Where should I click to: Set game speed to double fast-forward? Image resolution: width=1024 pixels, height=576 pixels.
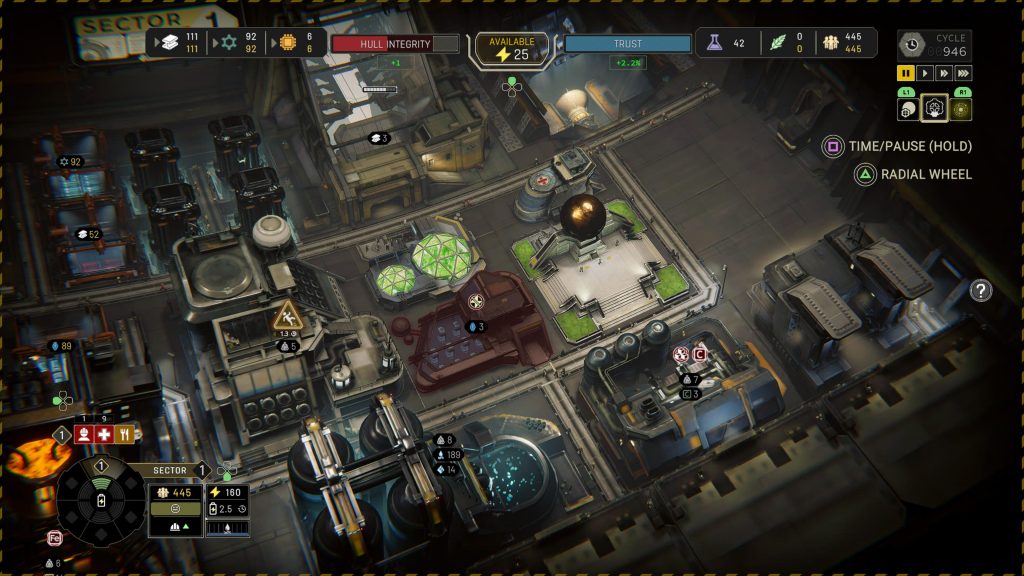coord(944,73)
